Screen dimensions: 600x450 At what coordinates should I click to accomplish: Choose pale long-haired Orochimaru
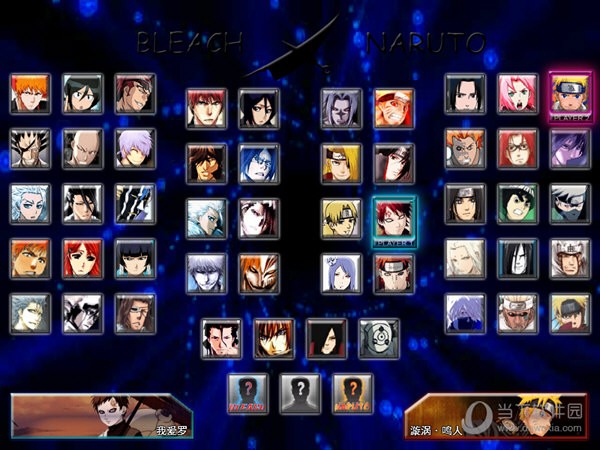coord(517,258)
